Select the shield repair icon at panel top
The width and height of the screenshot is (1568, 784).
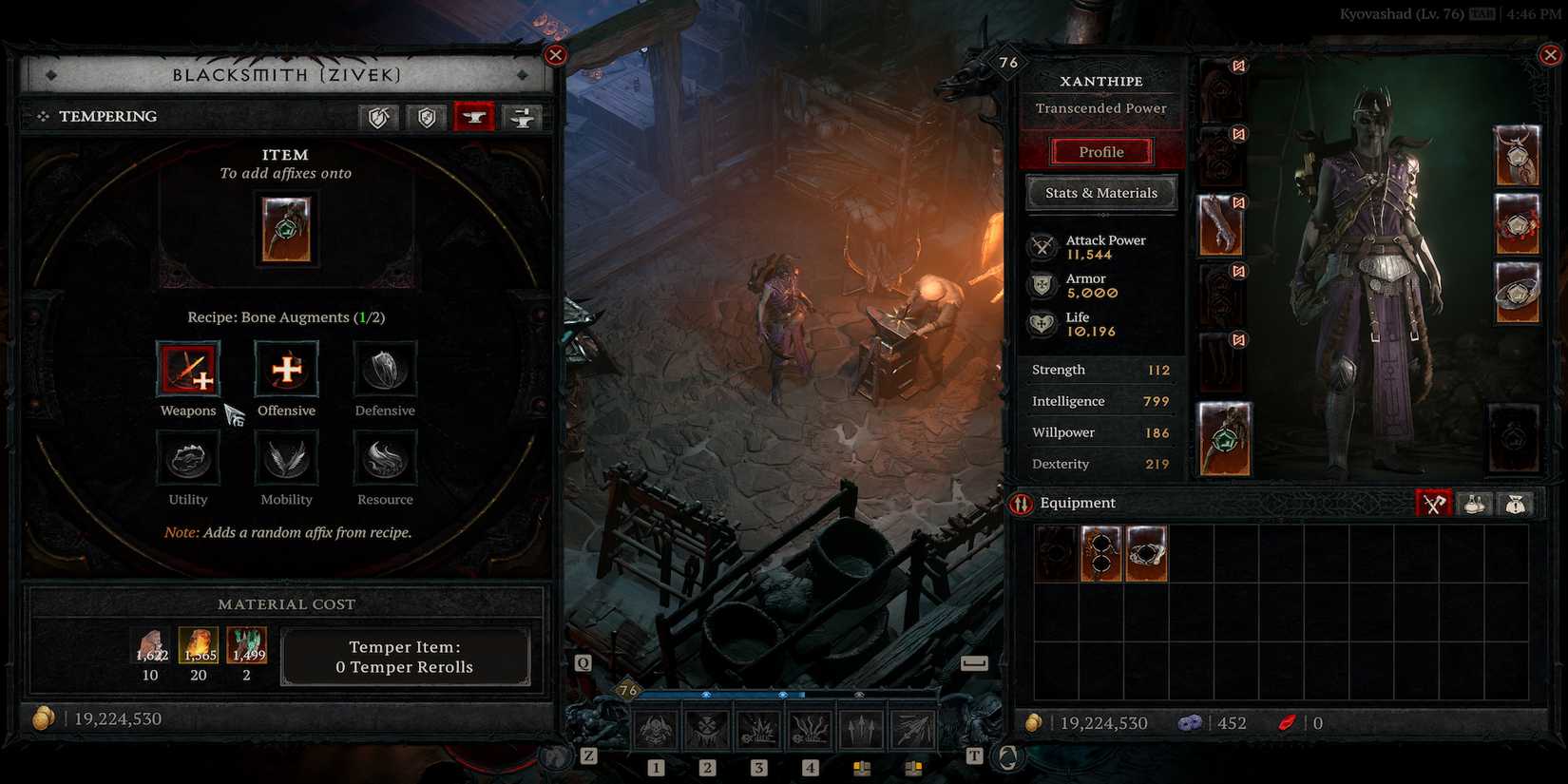tap(376, 117)
